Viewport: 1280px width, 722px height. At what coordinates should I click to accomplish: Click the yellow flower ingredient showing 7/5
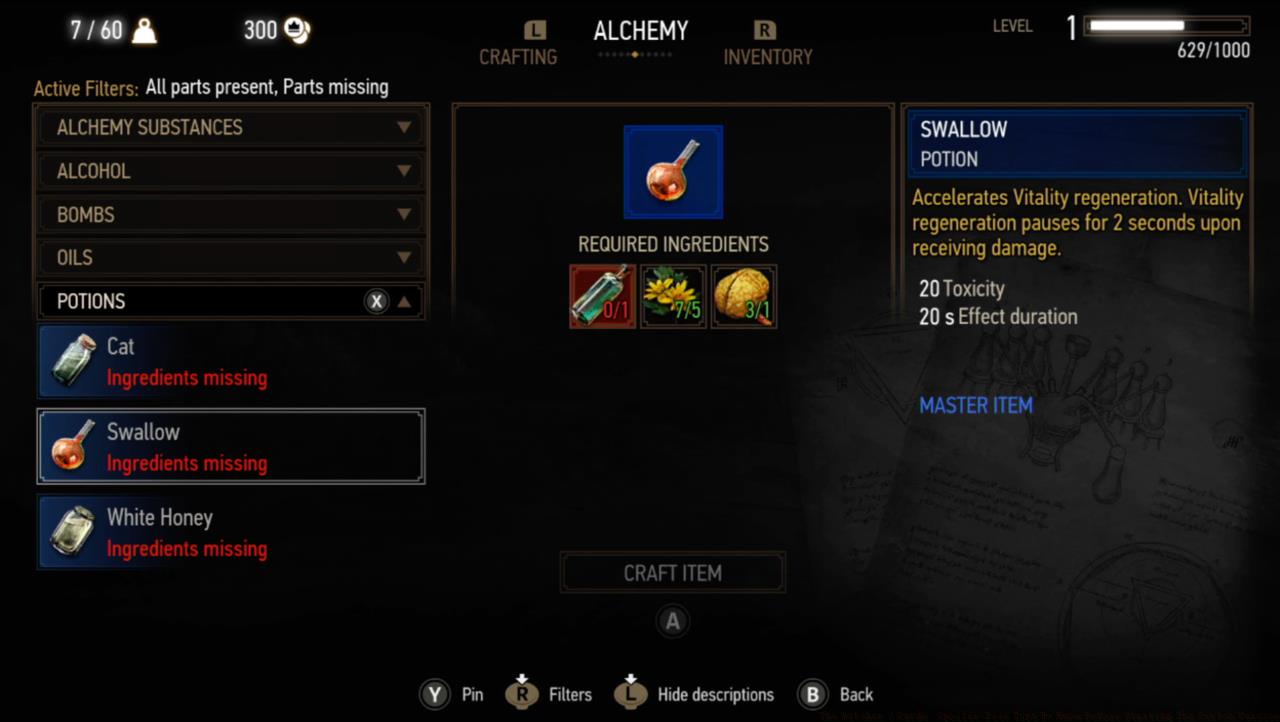tap(673, 296)
